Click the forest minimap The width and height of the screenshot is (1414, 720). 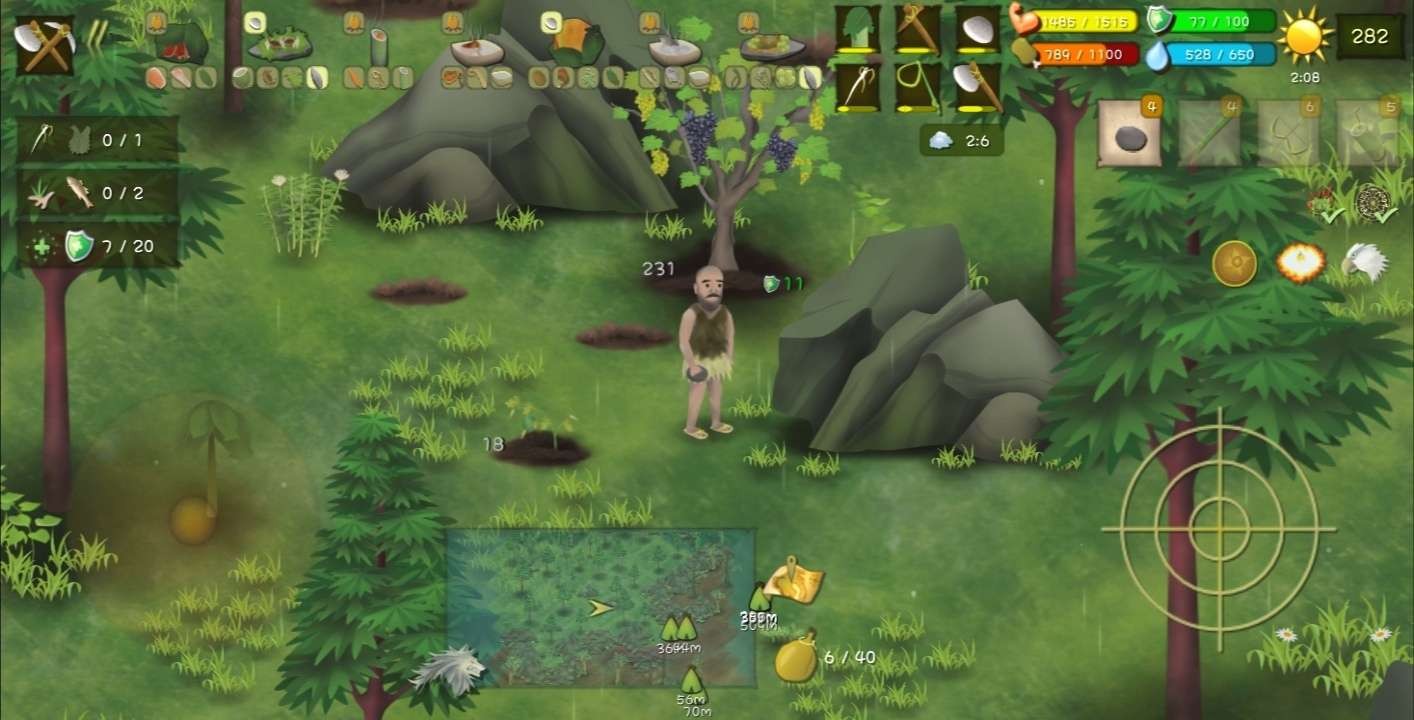pos(600,607)
